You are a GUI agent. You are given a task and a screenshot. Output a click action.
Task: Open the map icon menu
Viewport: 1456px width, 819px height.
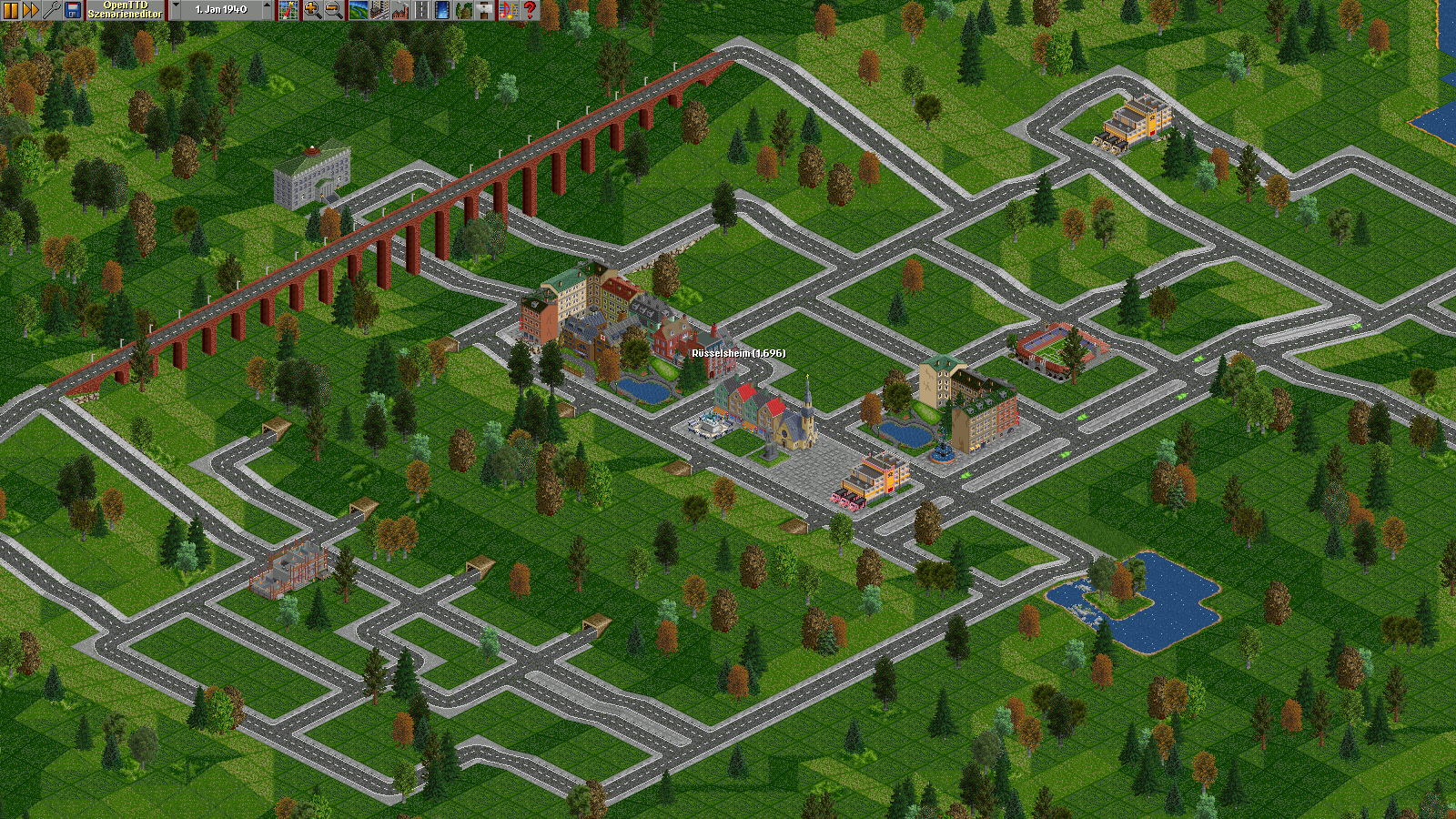[x=288, y=10]
